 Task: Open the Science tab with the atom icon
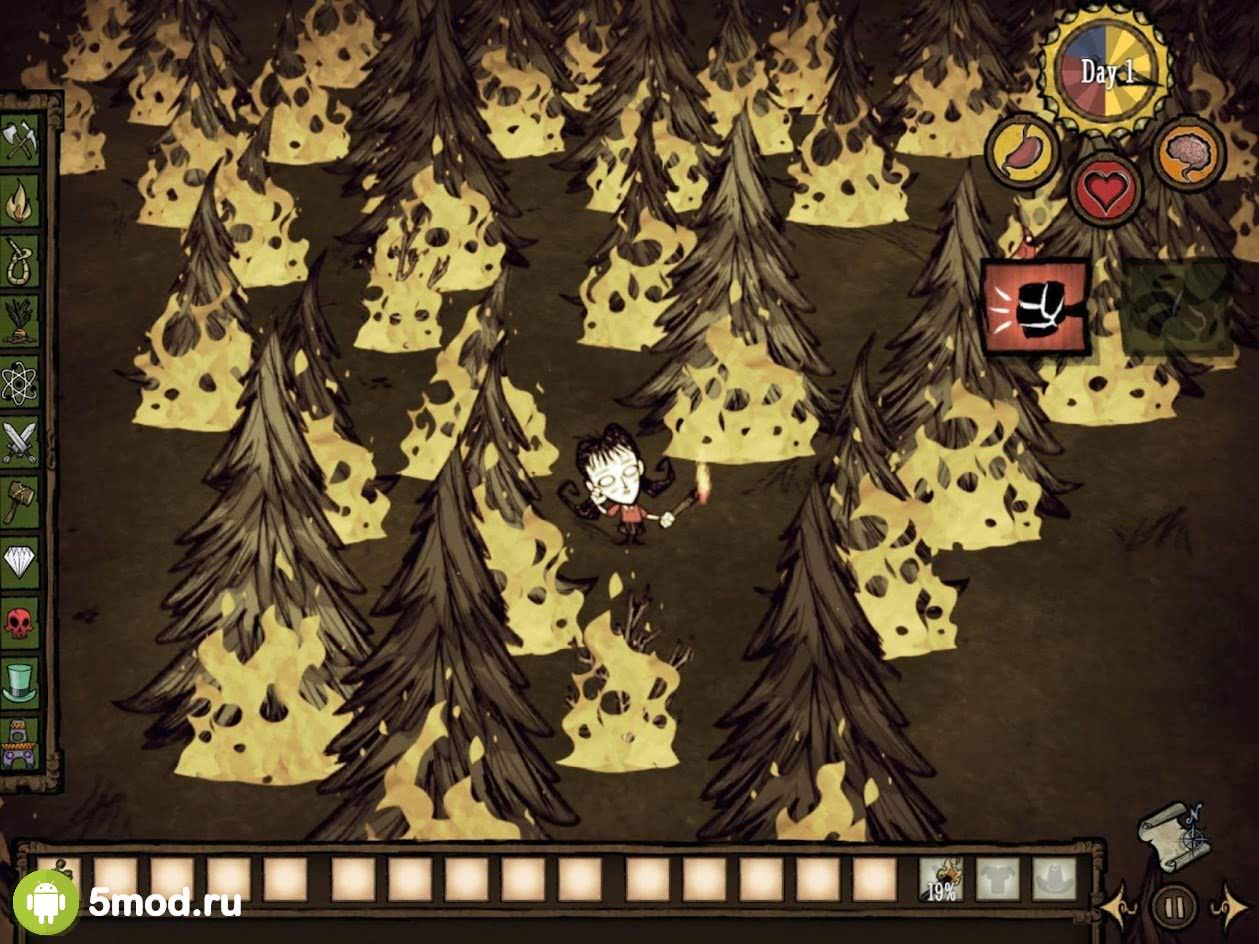[x=21, y=380]
